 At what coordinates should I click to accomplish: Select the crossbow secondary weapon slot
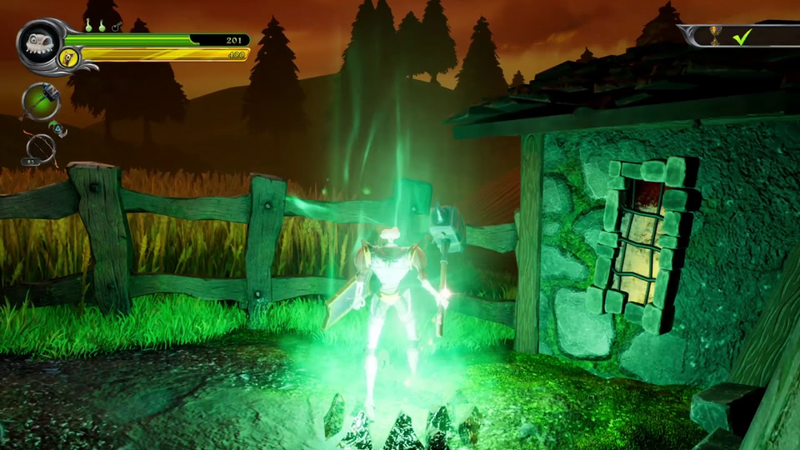click(x=38, y=147)
